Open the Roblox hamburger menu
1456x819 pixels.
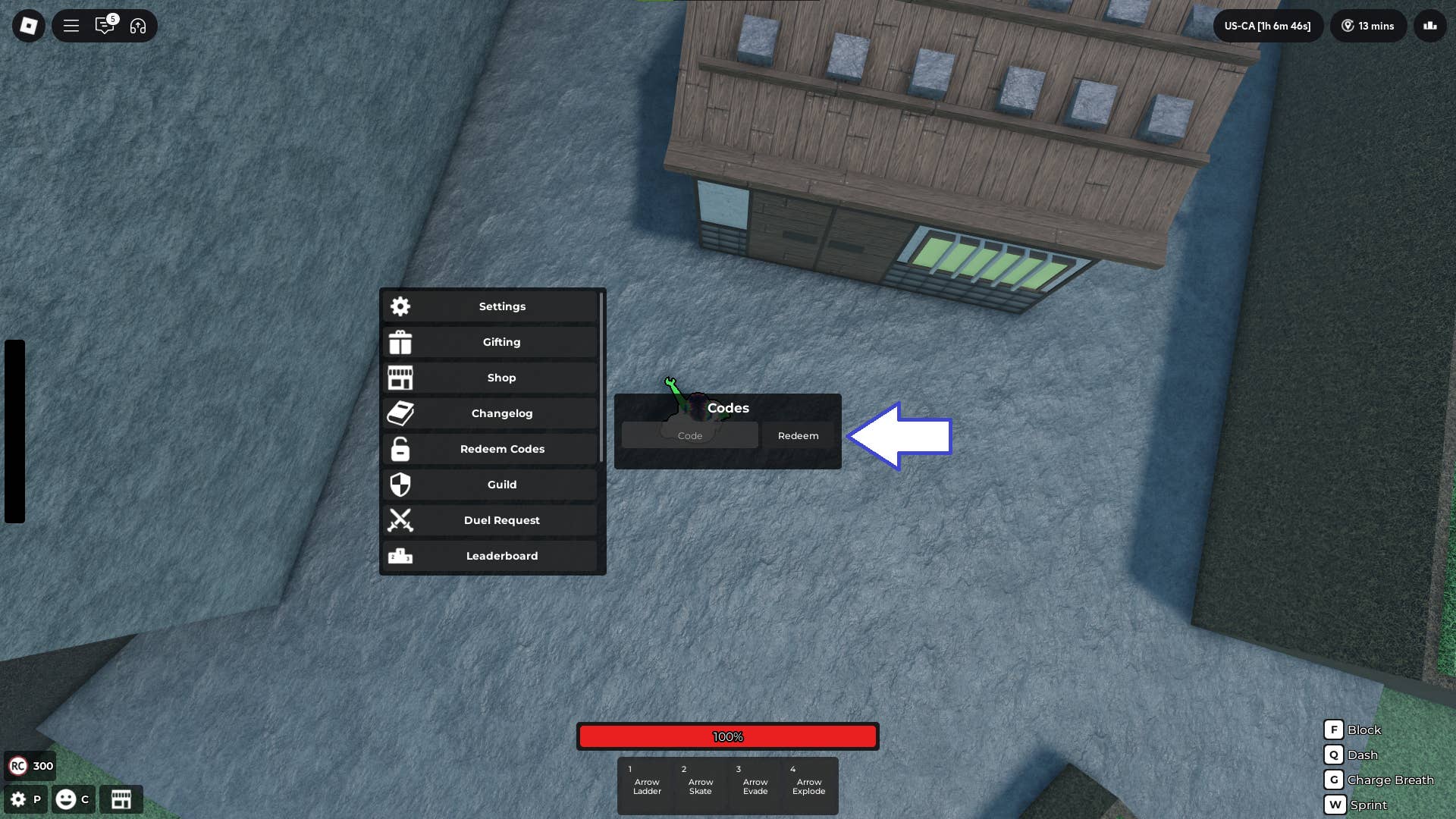point(71,26)
